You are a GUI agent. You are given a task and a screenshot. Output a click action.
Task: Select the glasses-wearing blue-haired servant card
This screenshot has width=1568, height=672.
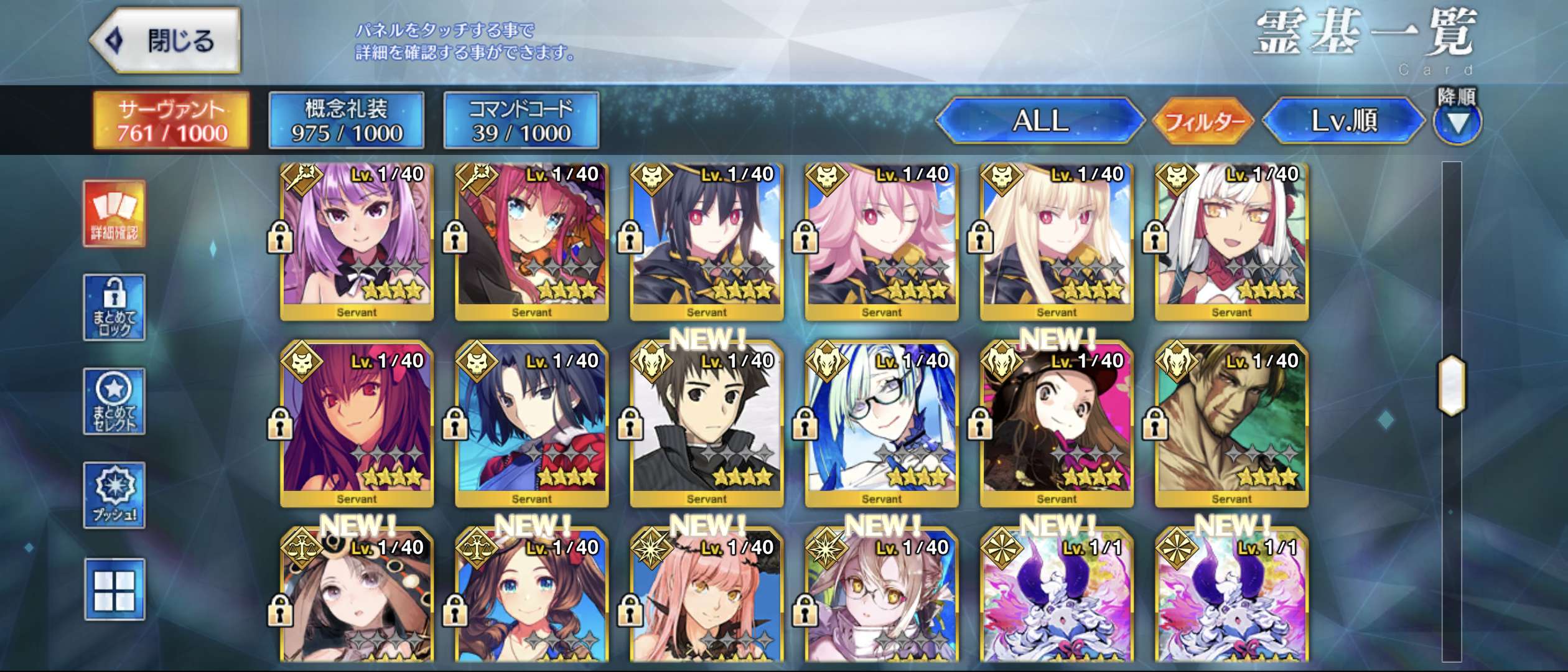(x=882, y=424)
